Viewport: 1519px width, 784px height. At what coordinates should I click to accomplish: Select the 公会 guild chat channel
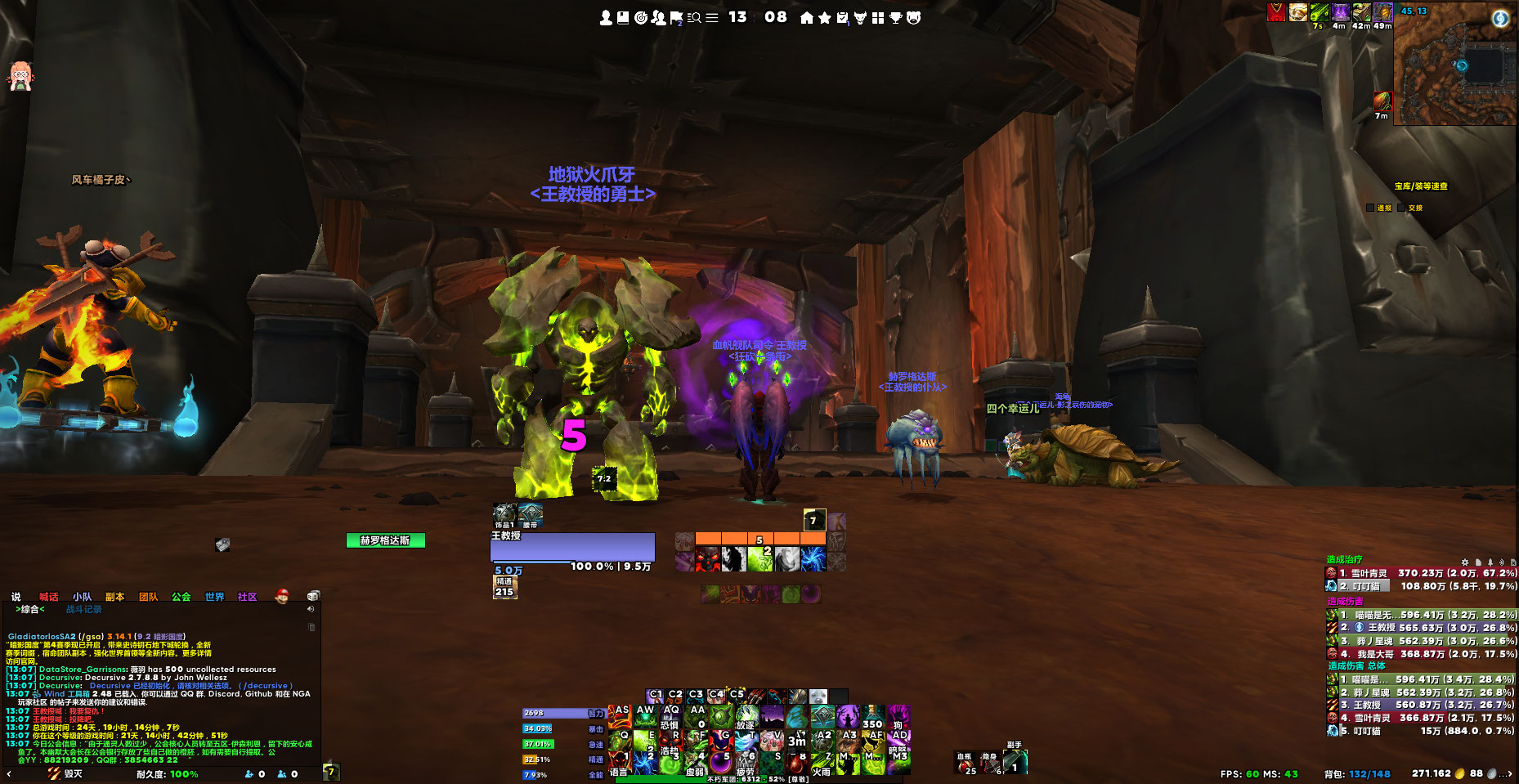[x=181, y=597]
